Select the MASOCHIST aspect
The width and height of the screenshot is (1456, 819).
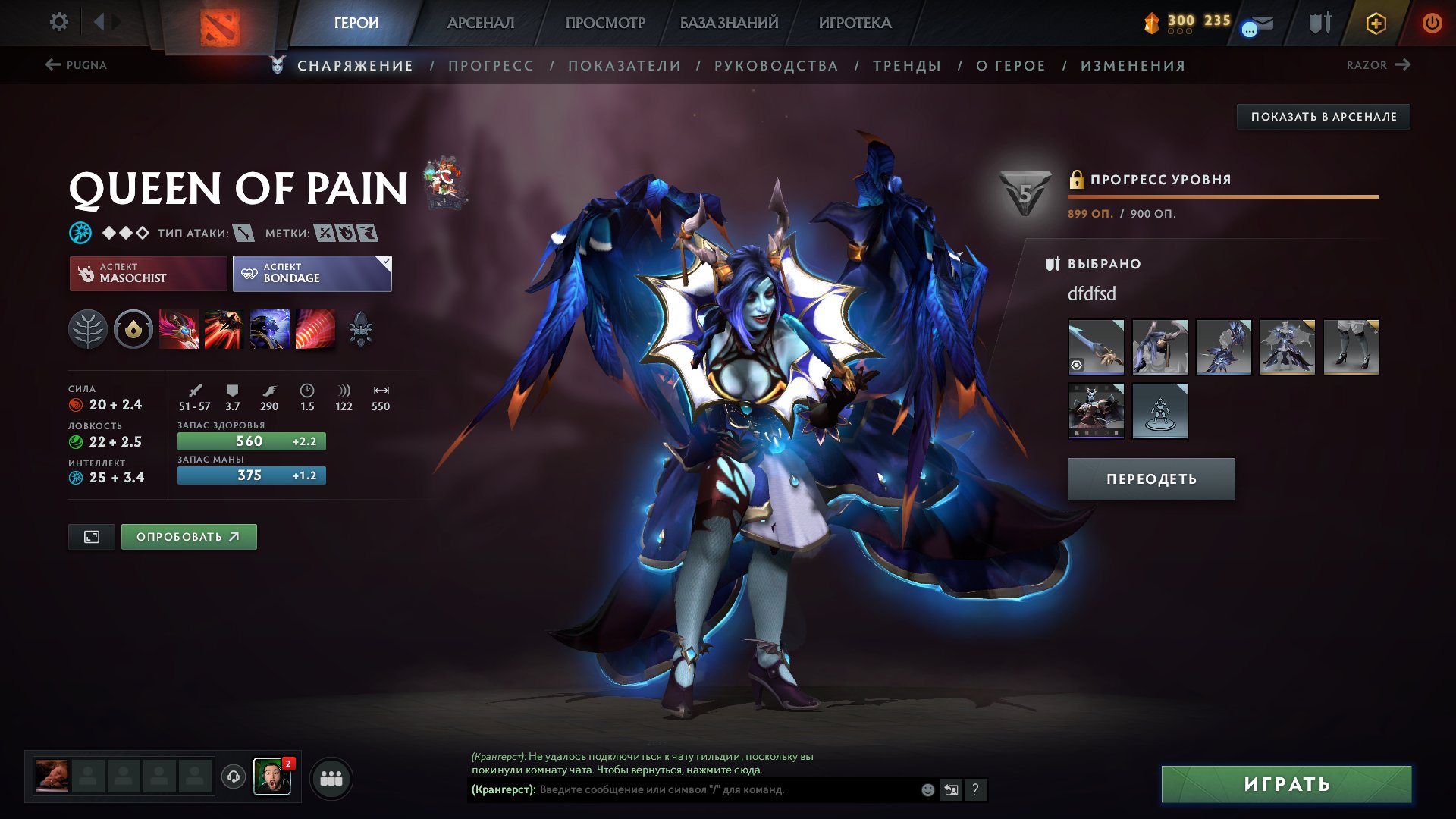click(148, 274)
